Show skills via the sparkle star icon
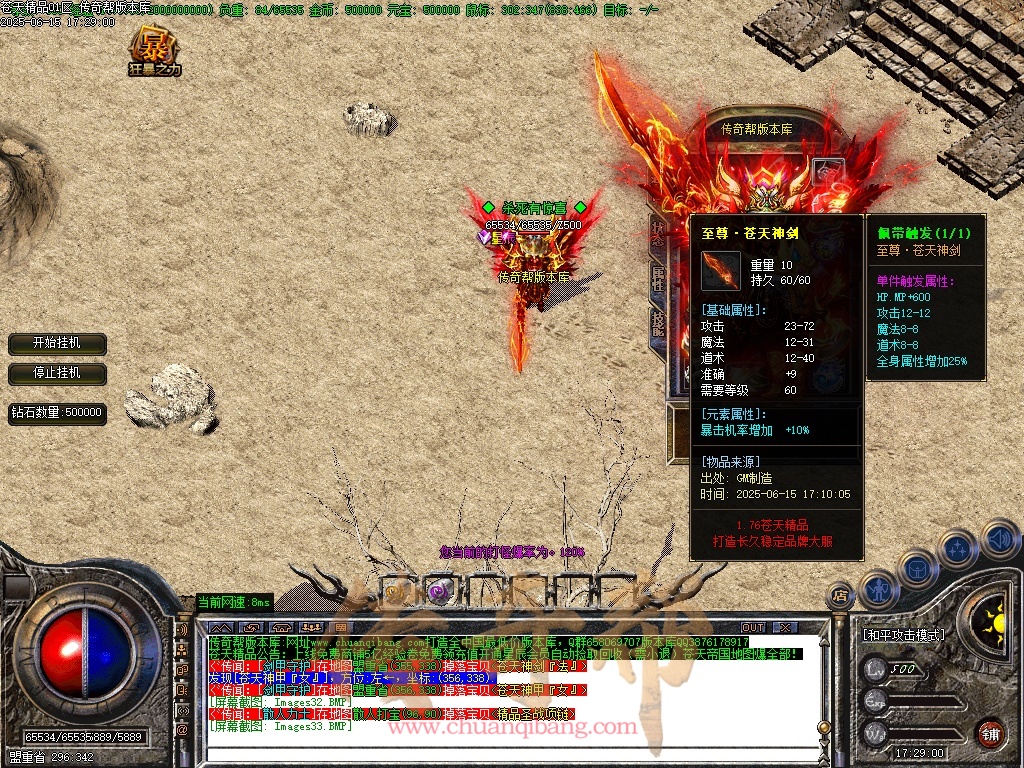The width and height of the screenshot is (1024, 768). click(x=957, y=548)
